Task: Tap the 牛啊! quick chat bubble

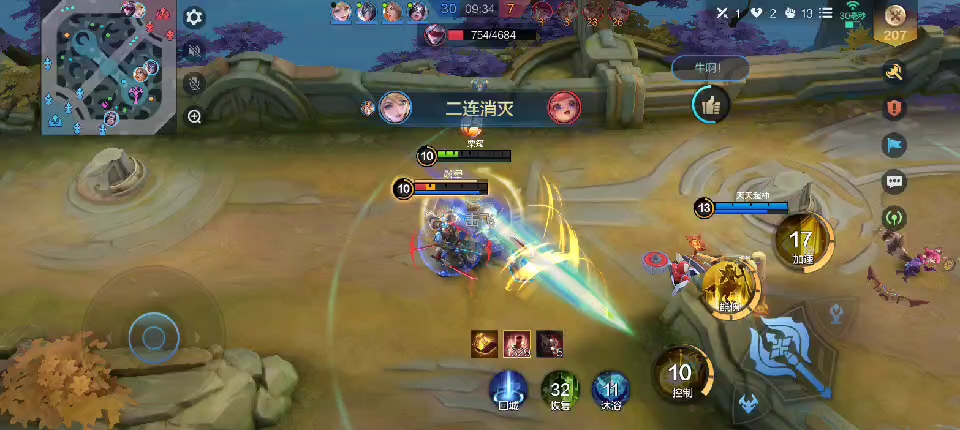Action: tap(709, 68)
